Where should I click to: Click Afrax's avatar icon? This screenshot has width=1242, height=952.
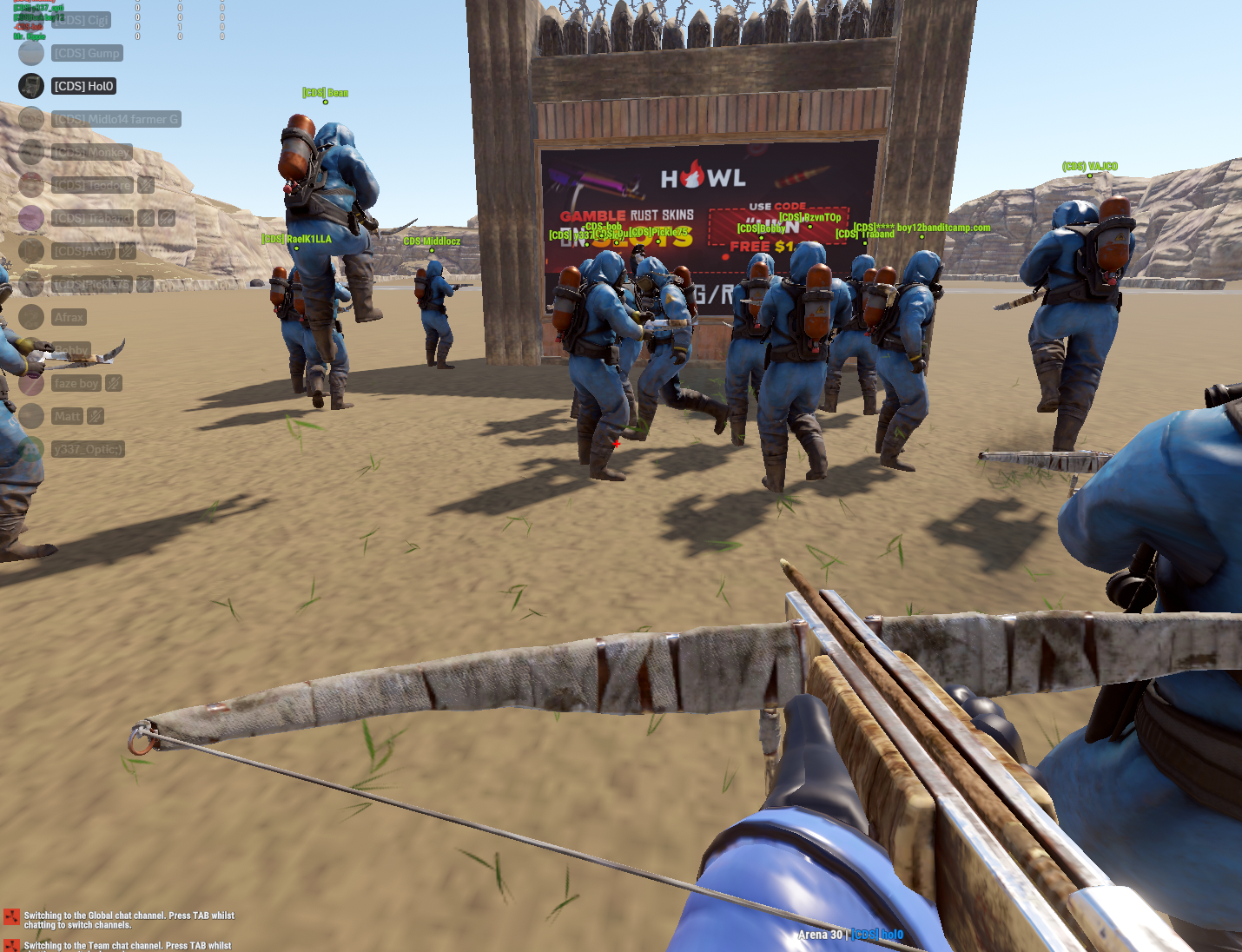click(31, 317)
